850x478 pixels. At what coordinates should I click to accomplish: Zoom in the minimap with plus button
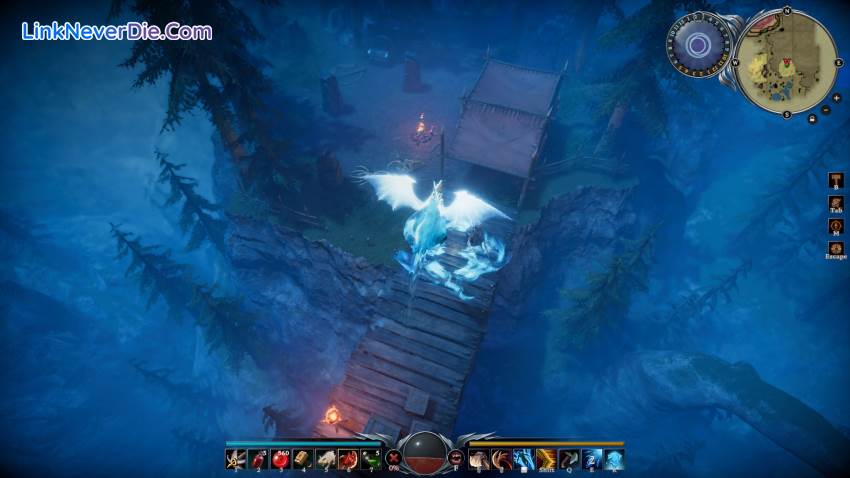point(836,99)
